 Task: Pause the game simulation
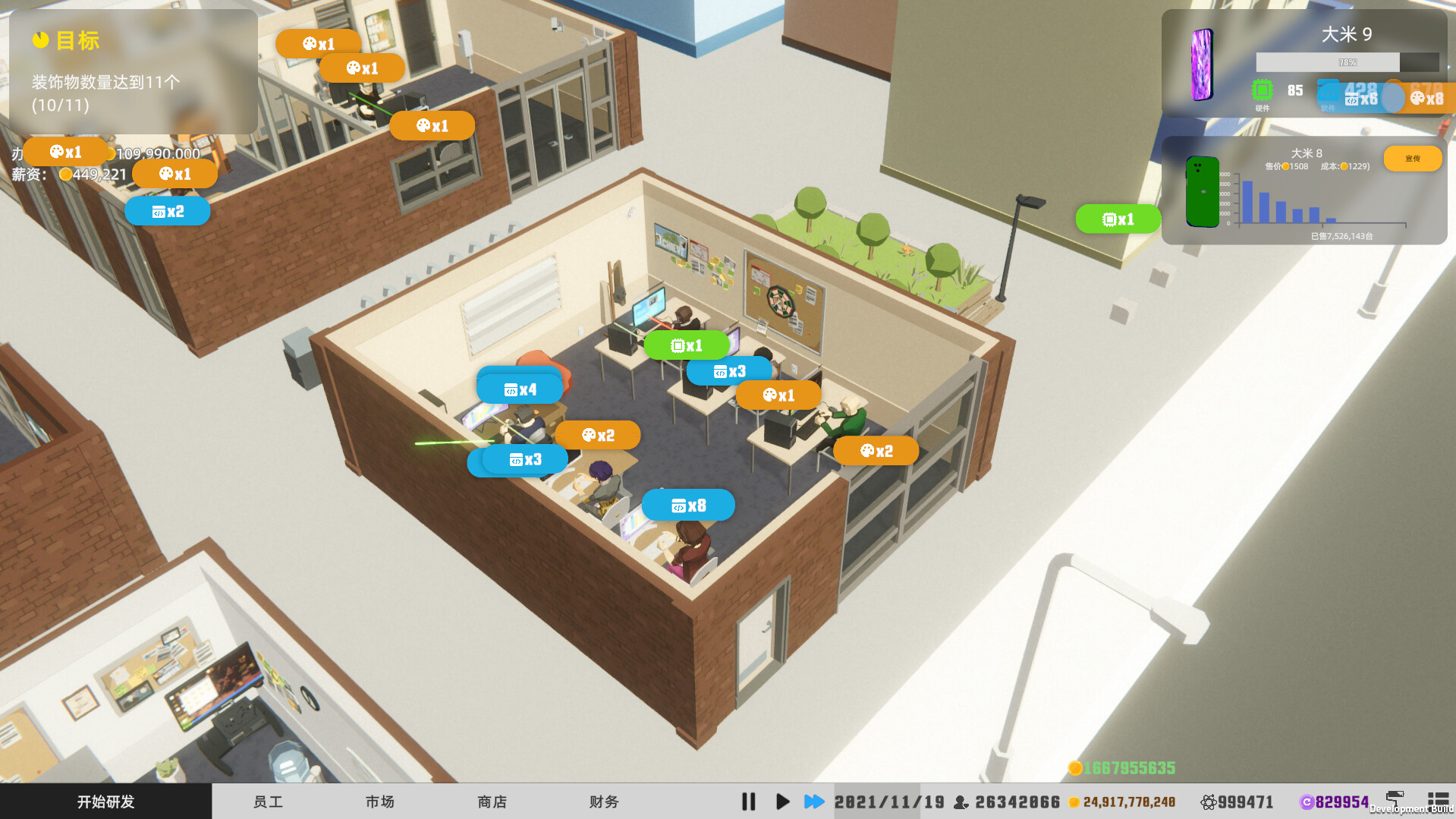click(x=748, y=801)
